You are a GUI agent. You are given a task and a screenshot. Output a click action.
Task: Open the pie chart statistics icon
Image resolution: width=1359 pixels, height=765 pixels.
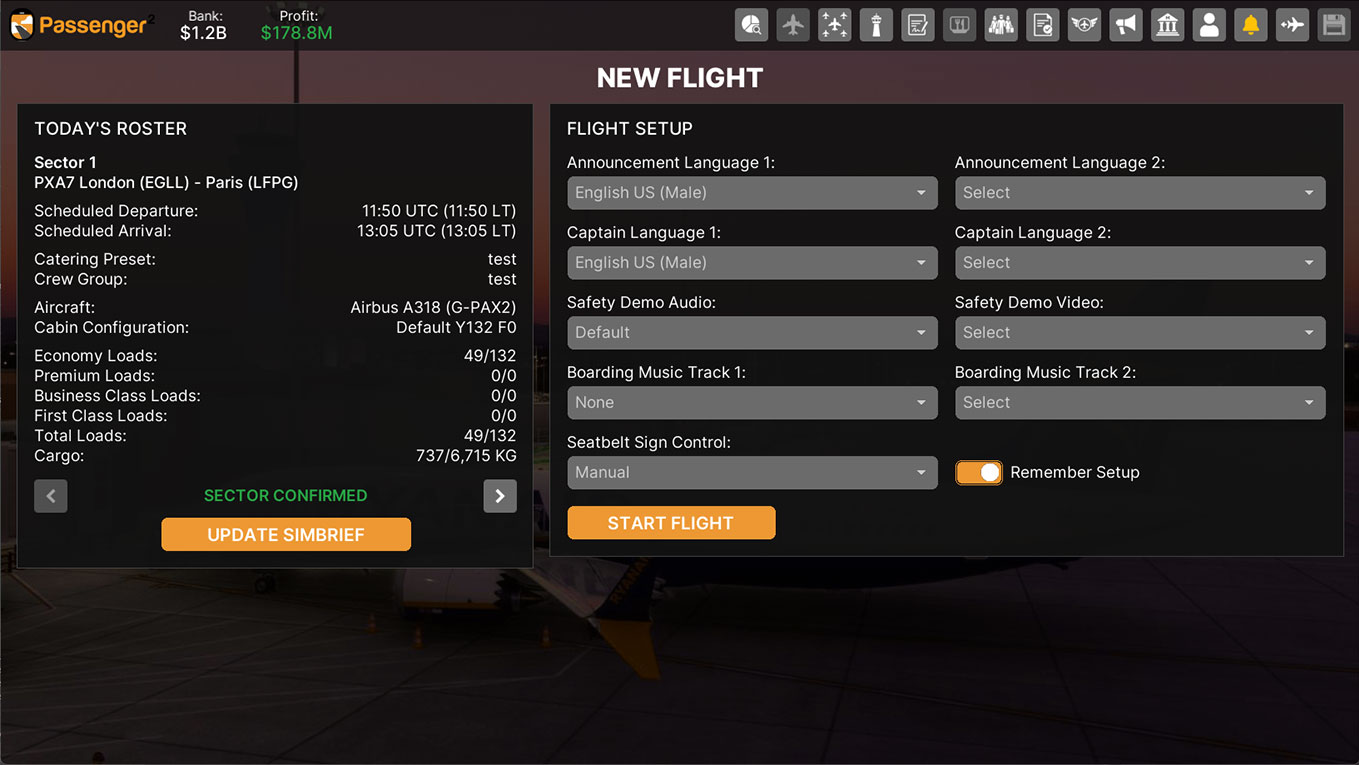point(752,25)
